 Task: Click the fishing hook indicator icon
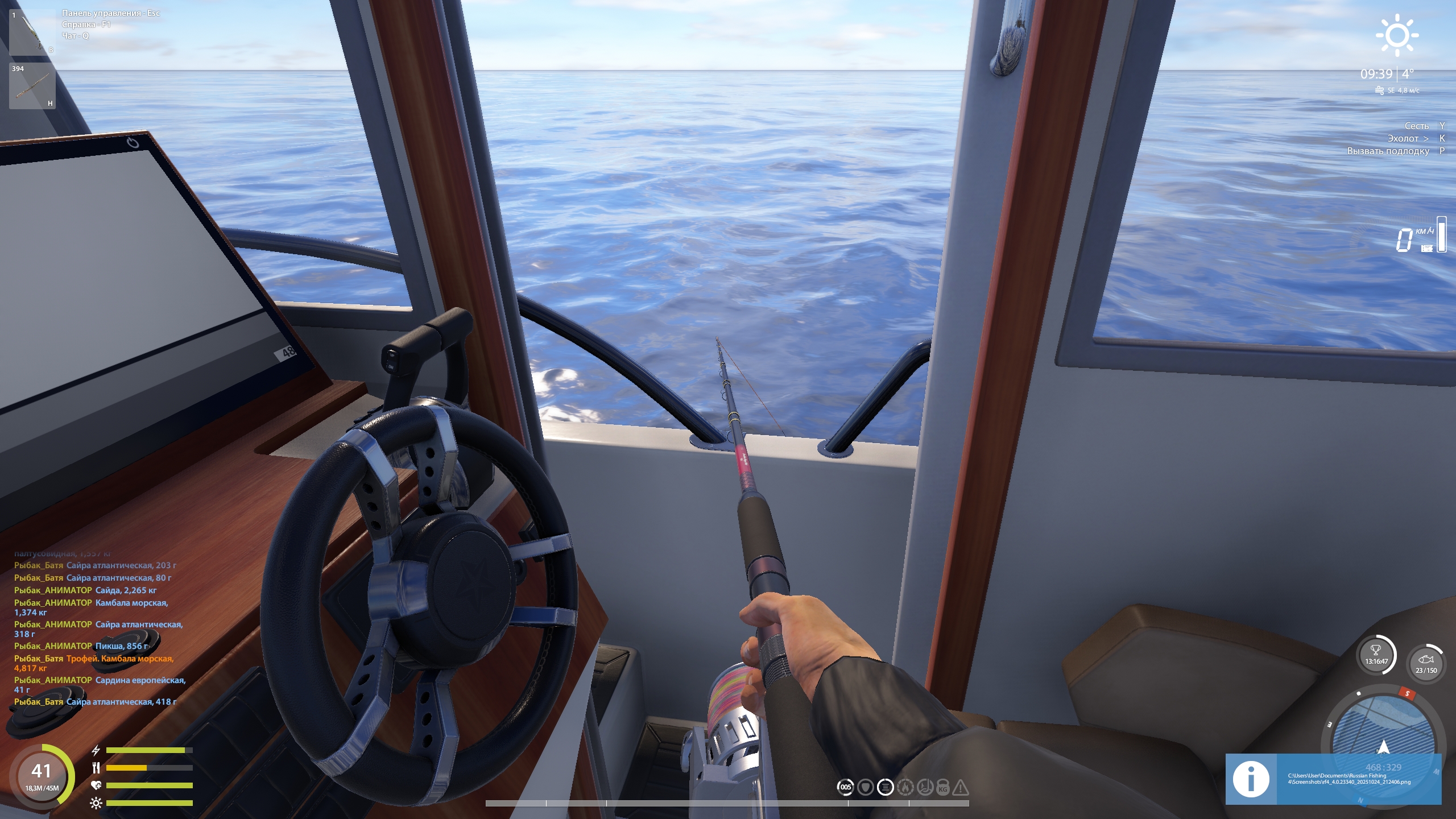pos(924,787)
